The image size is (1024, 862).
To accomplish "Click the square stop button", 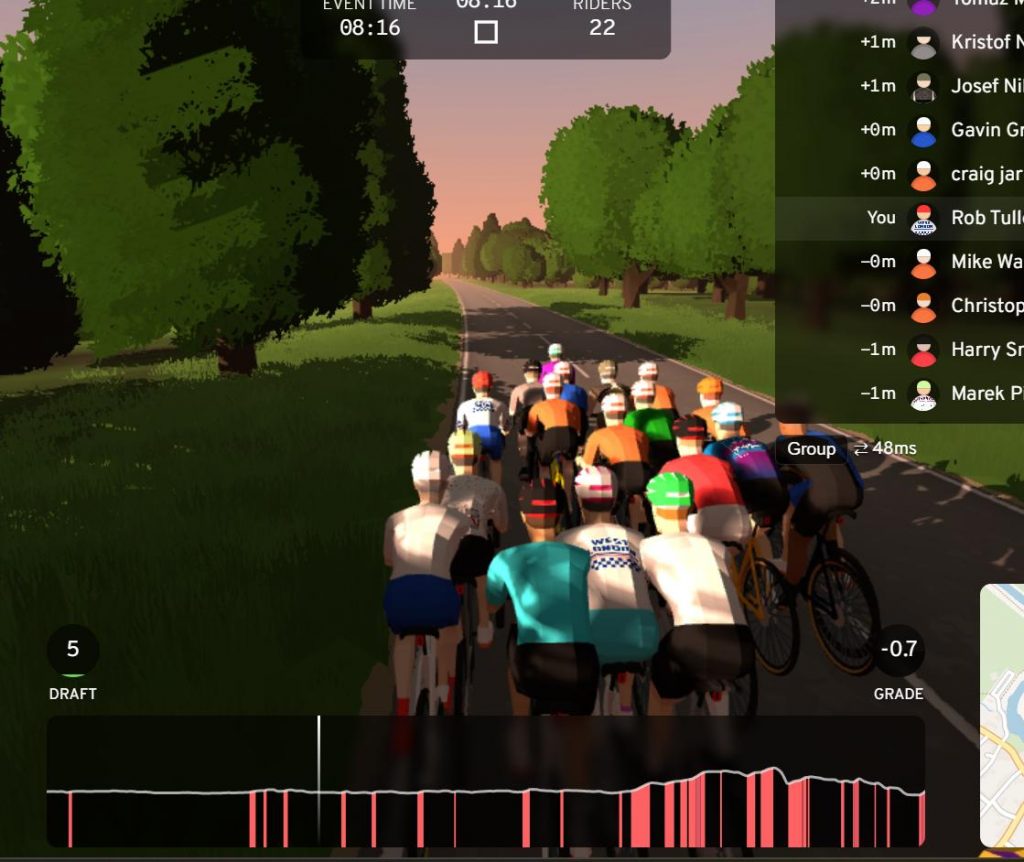I will click(x=486, y=32).
